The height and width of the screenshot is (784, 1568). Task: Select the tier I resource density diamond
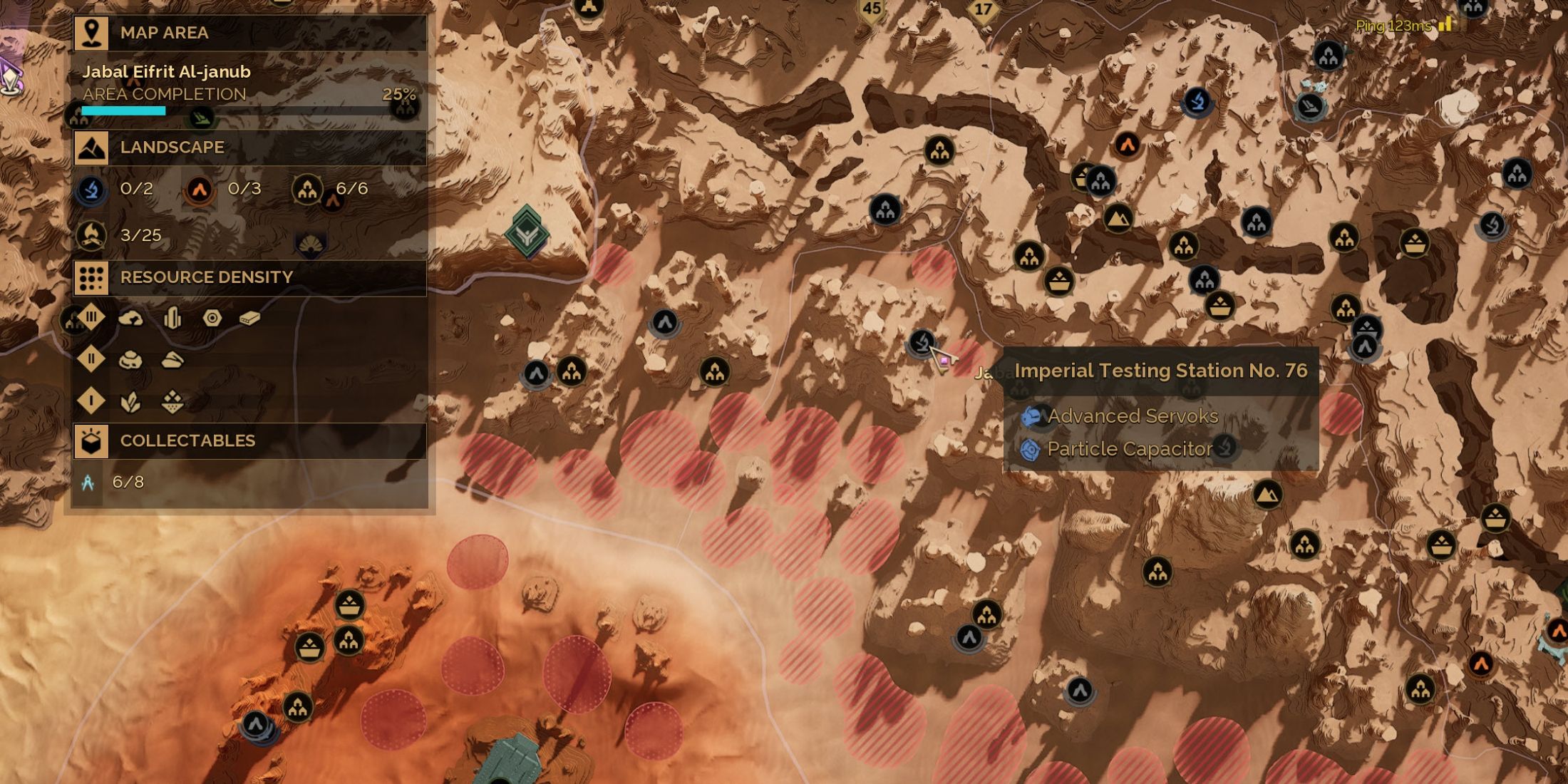91,401
